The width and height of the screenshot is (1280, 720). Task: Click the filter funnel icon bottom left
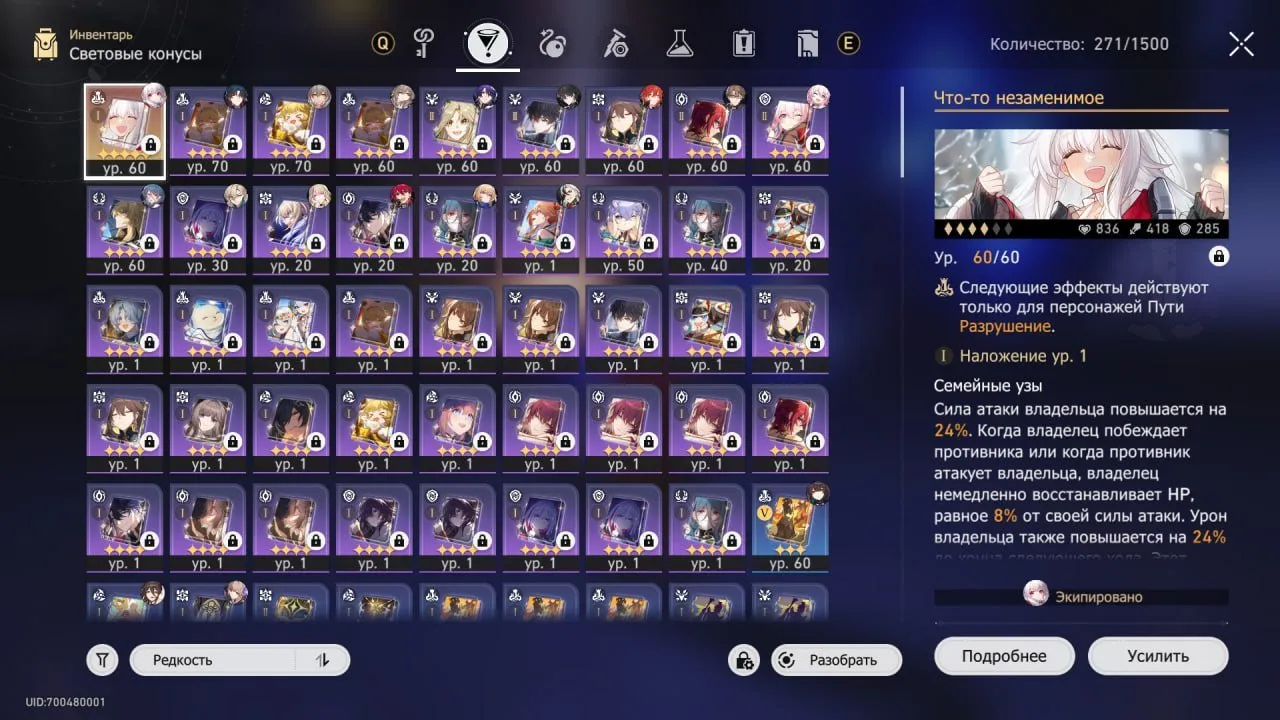tap(101, 659)
